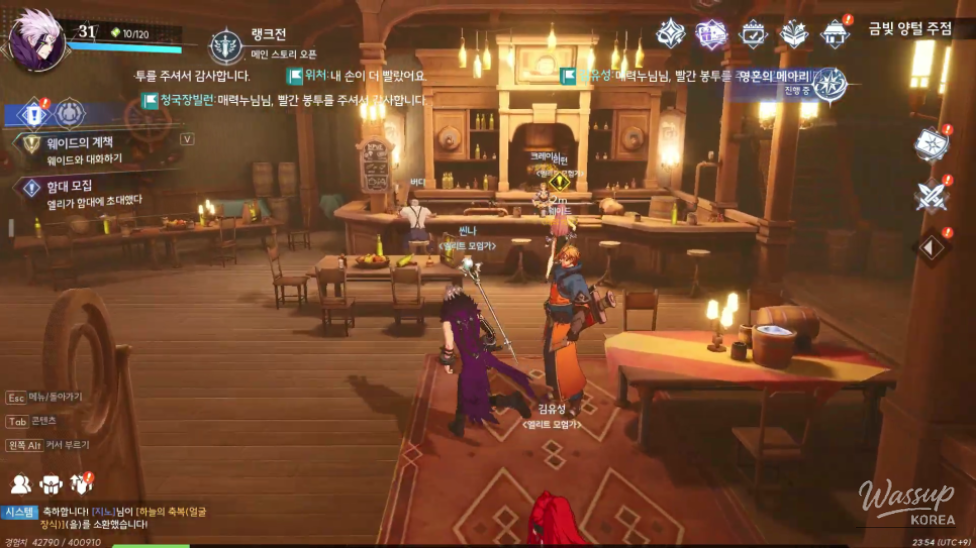Switch to the party tab beside quests
Screen dimensions: 976x548
pyautogui.click(x=69, y=114)
